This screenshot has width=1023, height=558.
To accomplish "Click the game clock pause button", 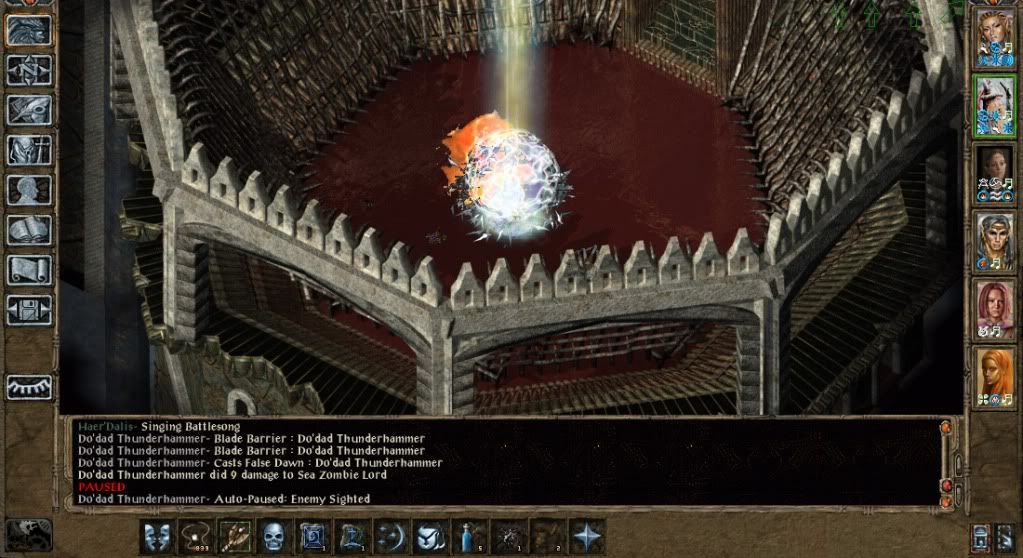I will pyautogui.click(x=27, y=533).
